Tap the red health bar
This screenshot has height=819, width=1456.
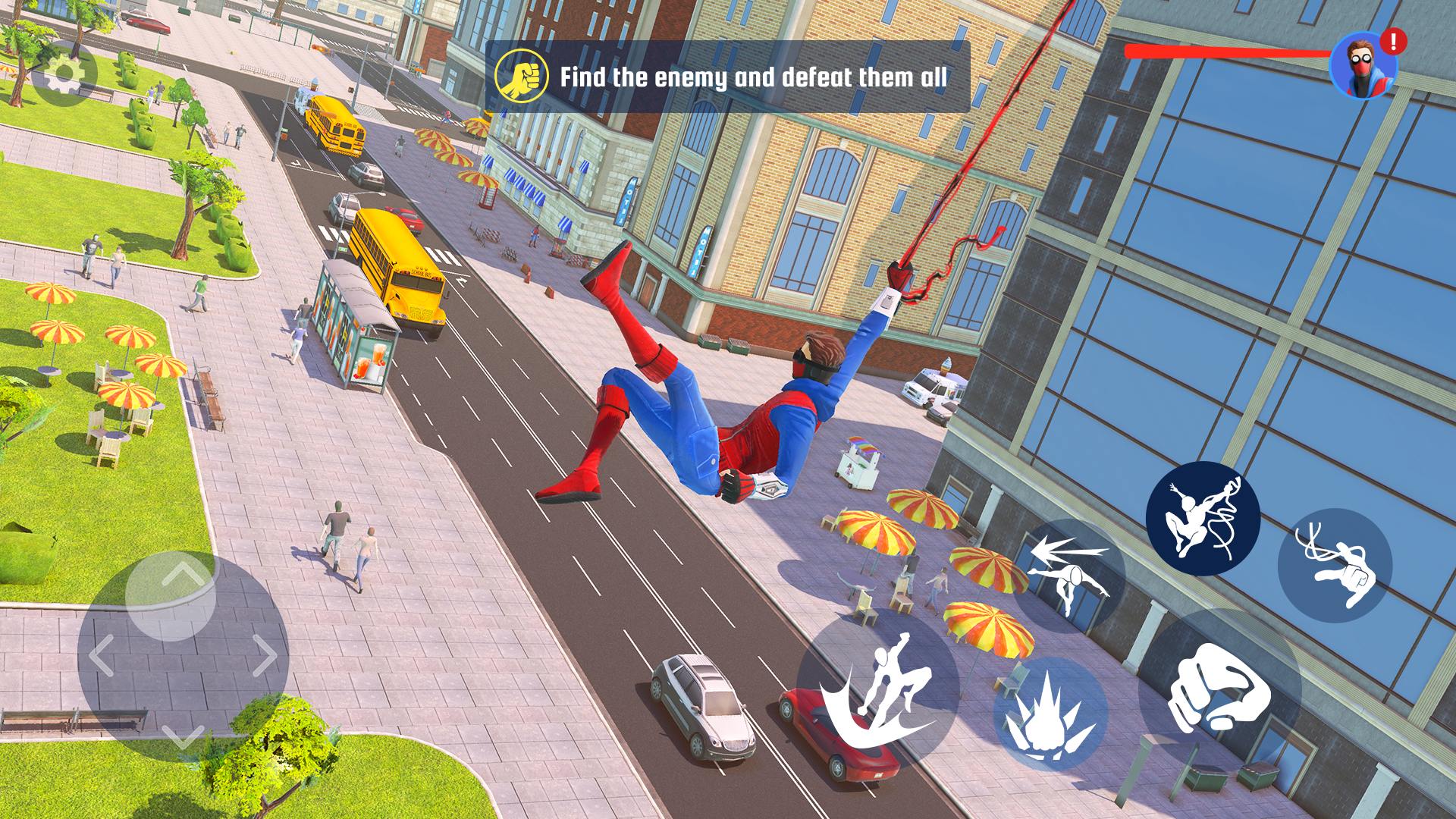1228,50
